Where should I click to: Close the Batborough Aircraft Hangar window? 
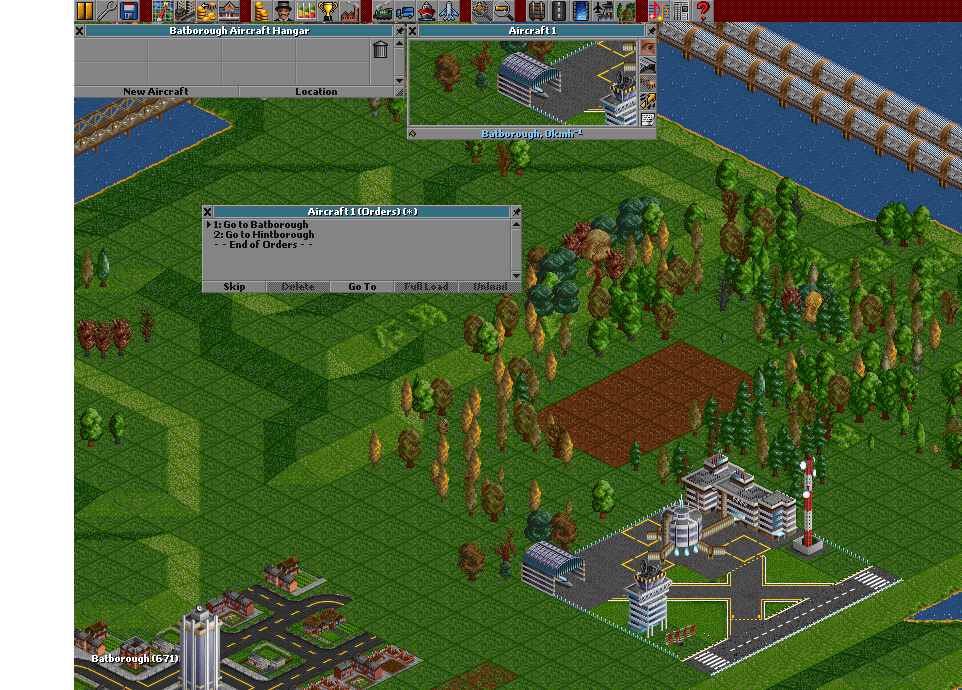click(x=80, y=31)
